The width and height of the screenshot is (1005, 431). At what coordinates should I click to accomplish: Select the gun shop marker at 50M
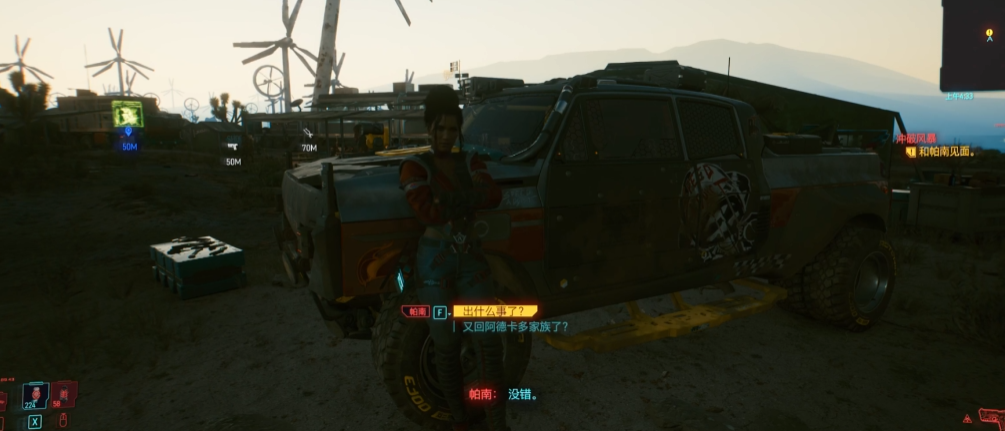point(232,146)
